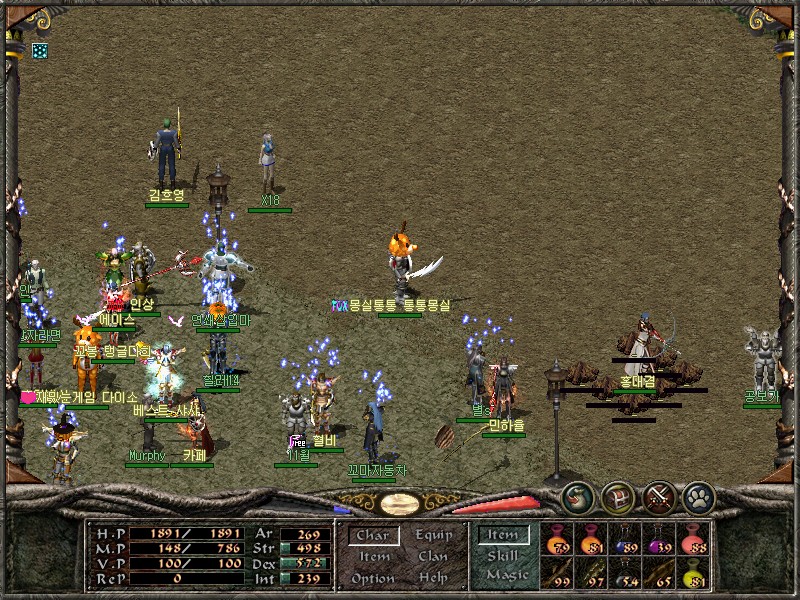Open the Option menu

pyautogui.click(x=372, y=578)
